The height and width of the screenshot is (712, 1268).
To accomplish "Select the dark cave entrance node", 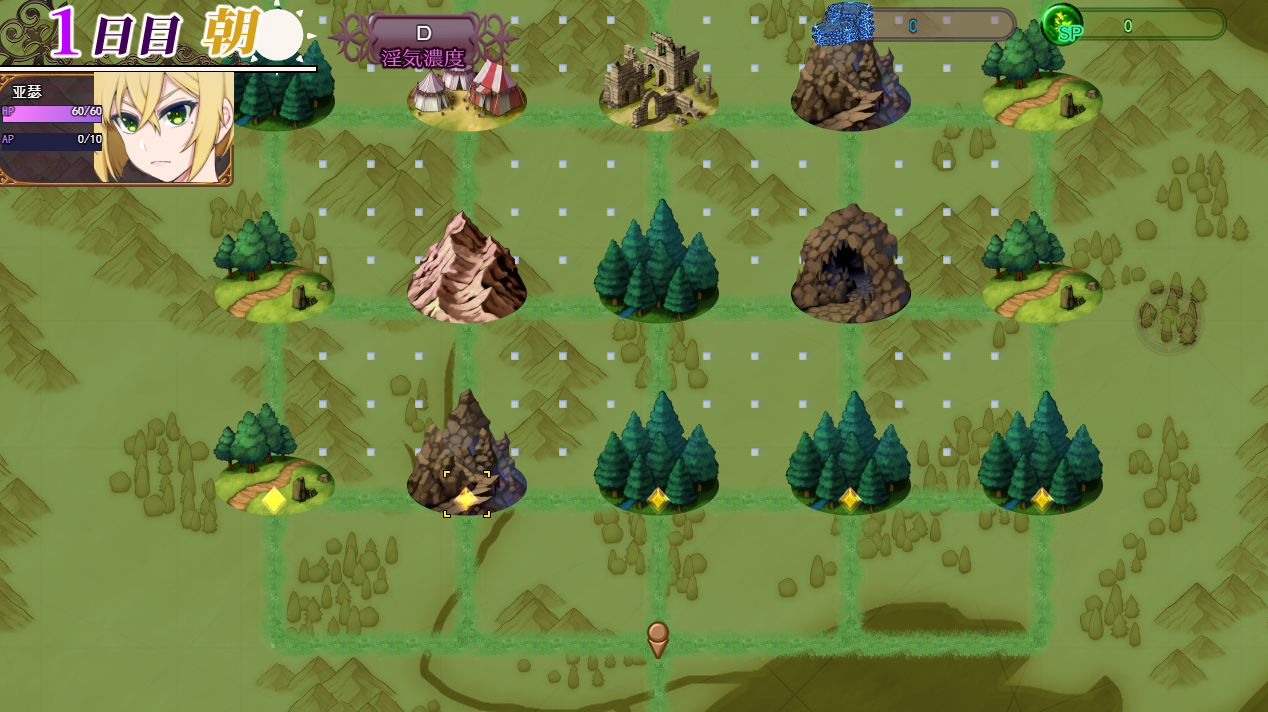I will (850, 264).
